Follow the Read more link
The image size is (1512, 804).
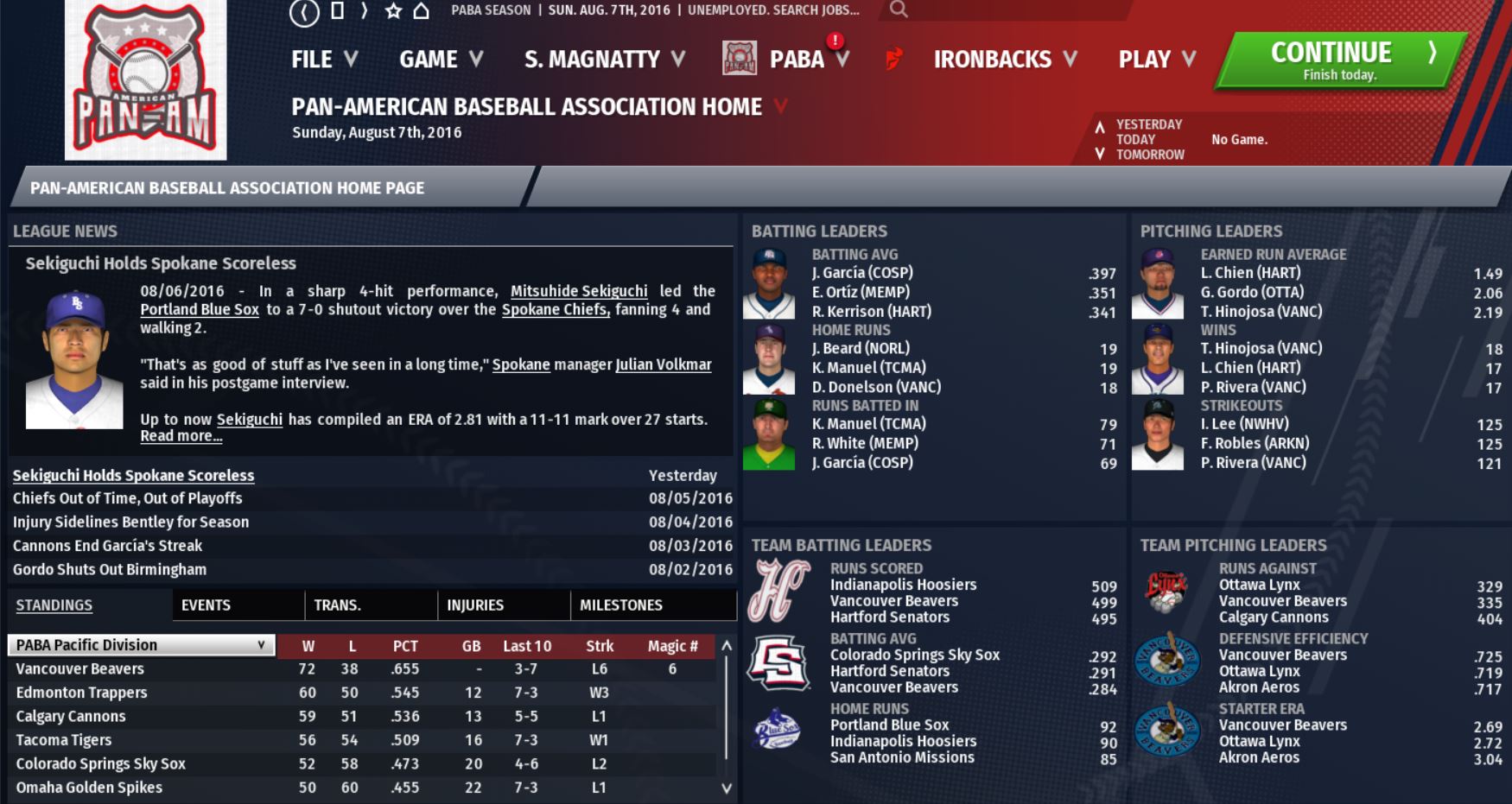[x=181, y=436]
